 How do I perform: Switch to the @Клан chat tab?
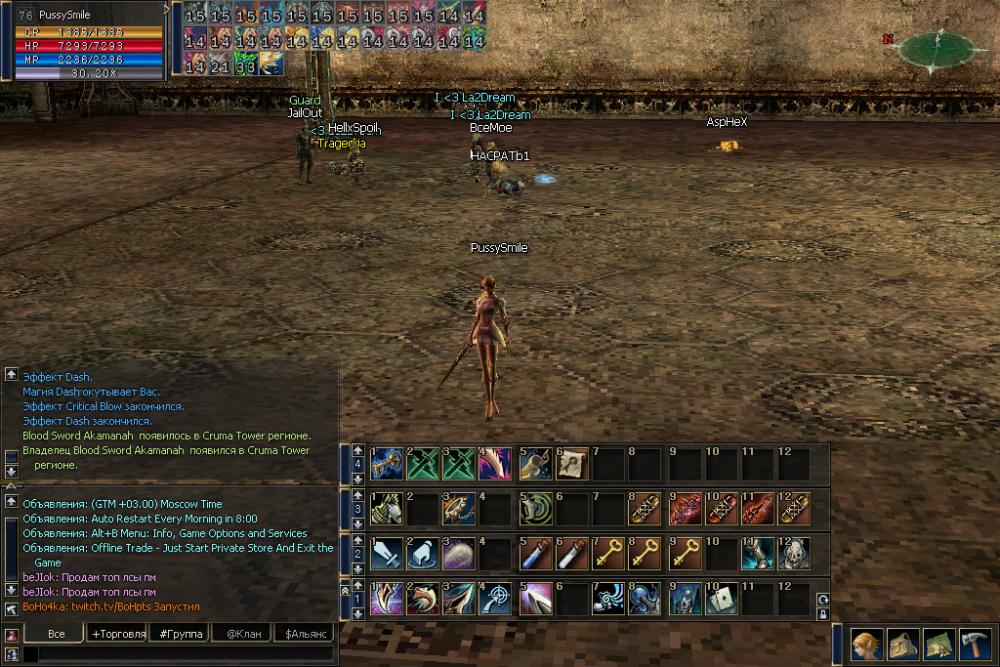243,634
